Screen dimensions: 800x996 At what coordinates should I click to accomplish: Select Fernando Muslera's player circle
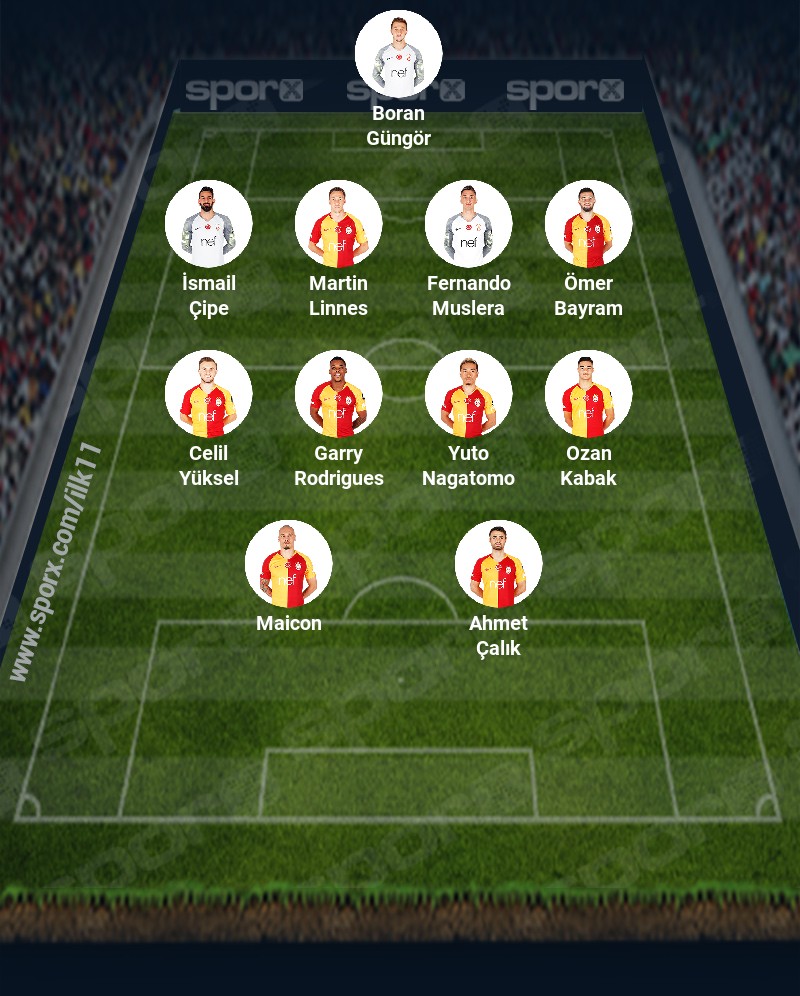[x=468, y=224]
